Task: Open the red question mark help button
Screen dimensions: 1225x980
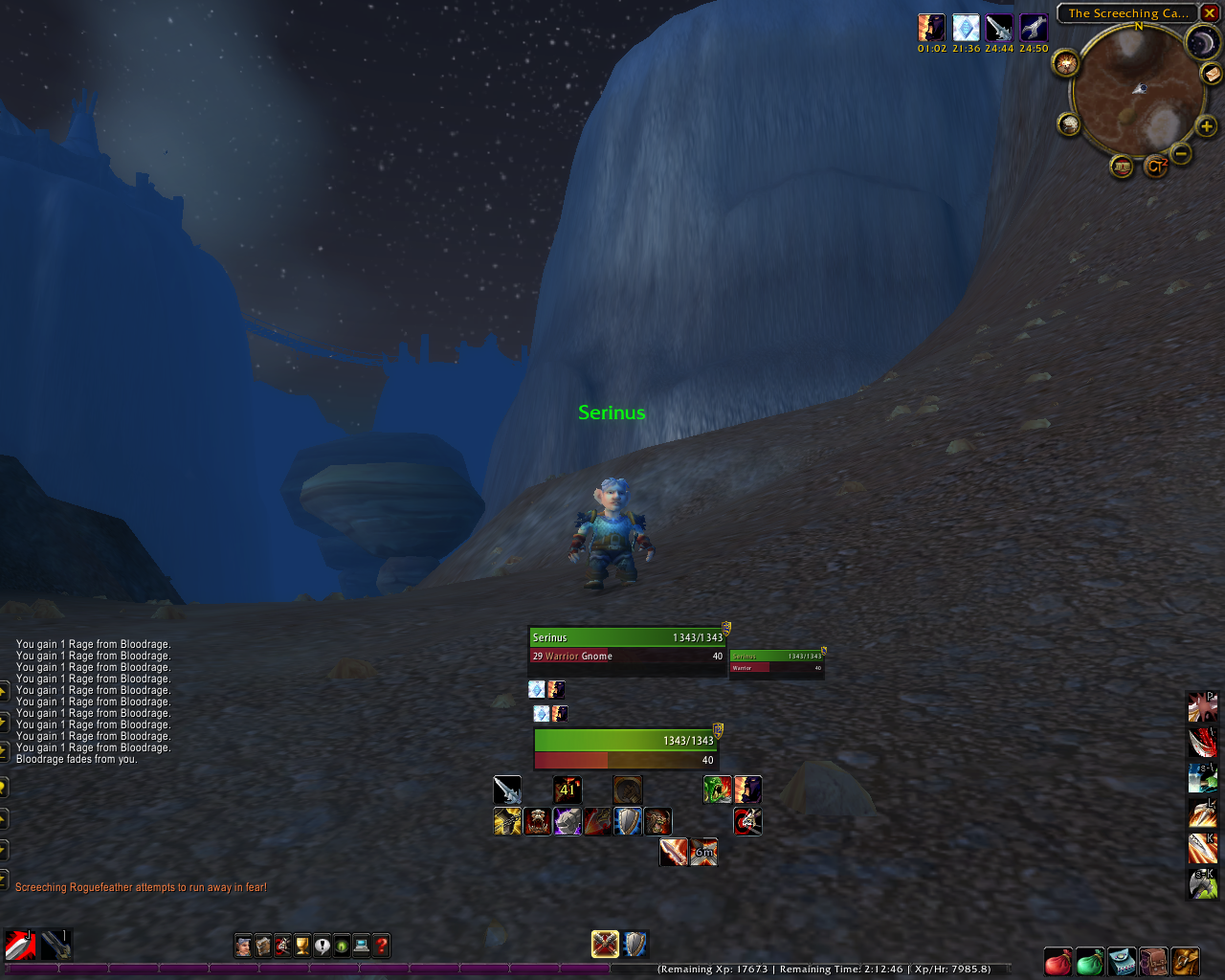Action: (382, 947)
